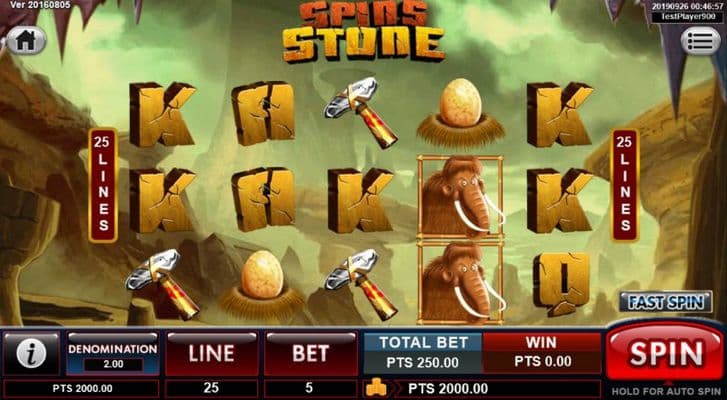This screenshot has width=727, height=400.
Task: Open the hamburger menu button
Action: [x=700, y=41]
